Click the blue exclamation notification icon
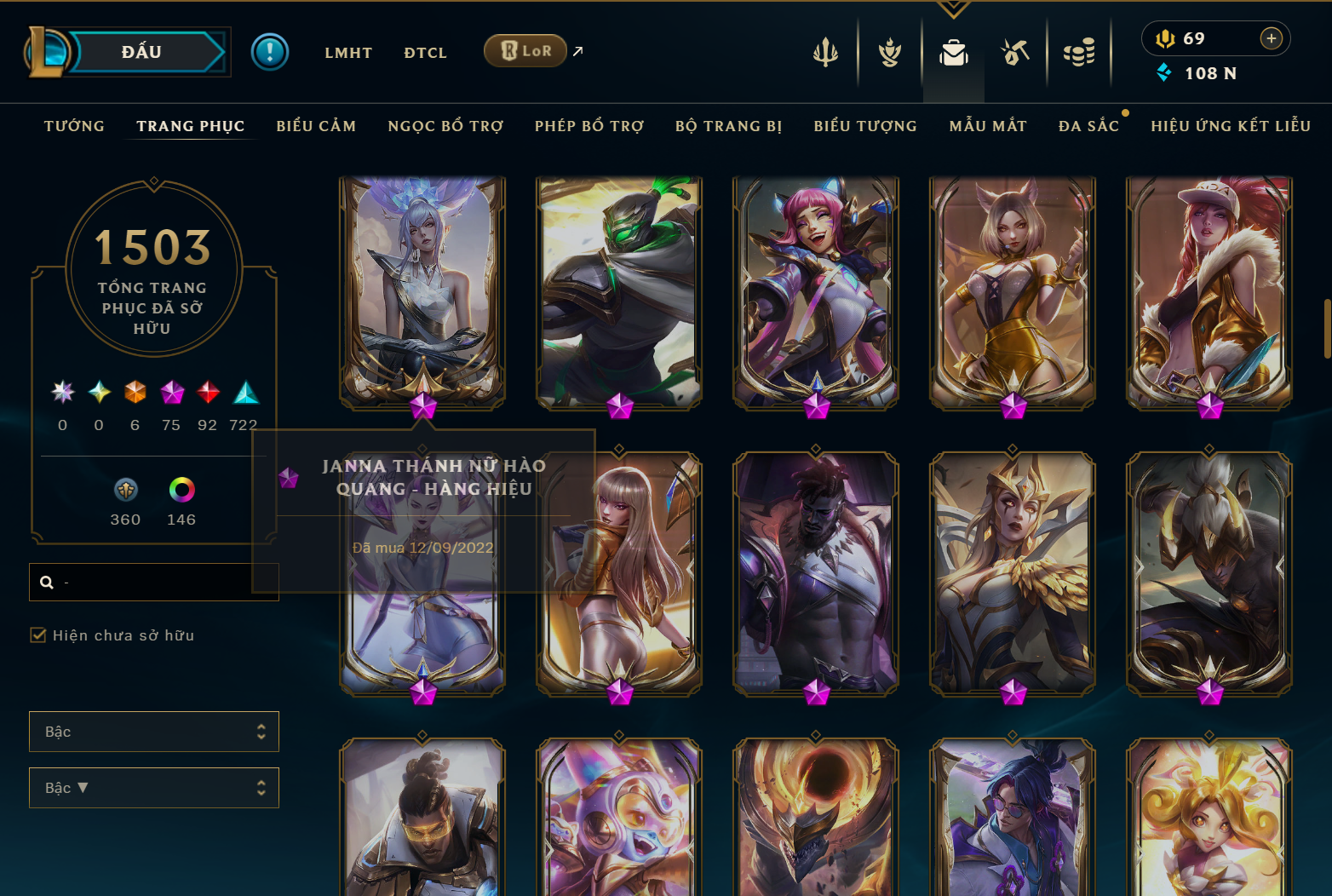 tap(270, 52)
